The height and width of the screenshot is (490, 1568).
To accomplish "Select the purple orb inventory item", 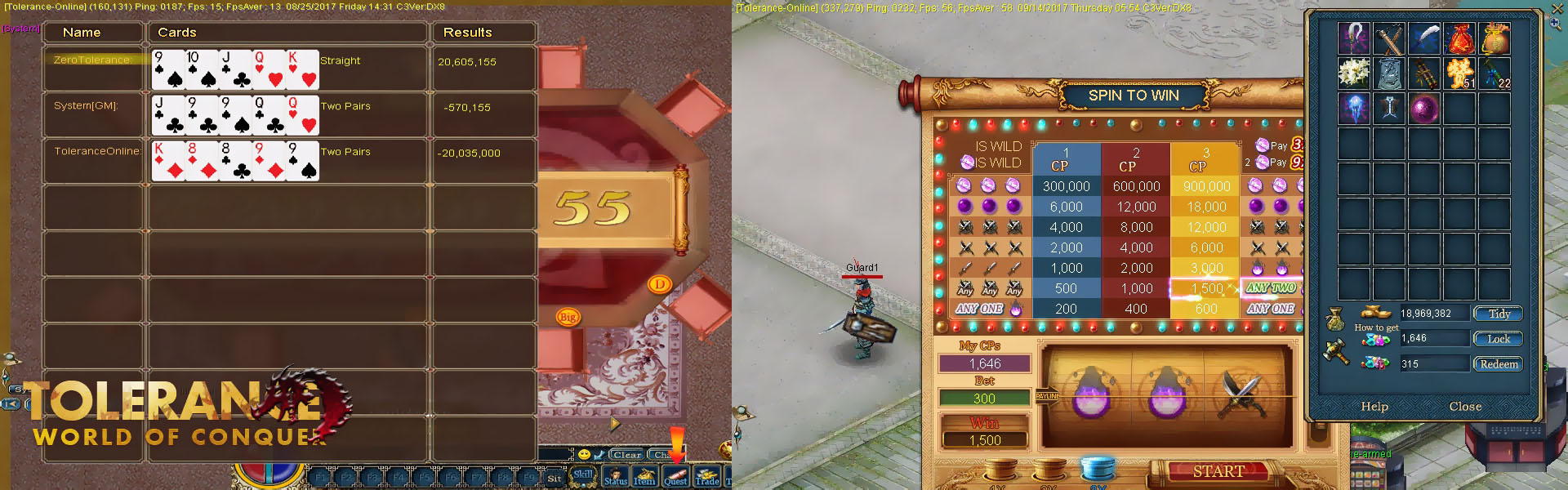I will (x=1424, y=108).
